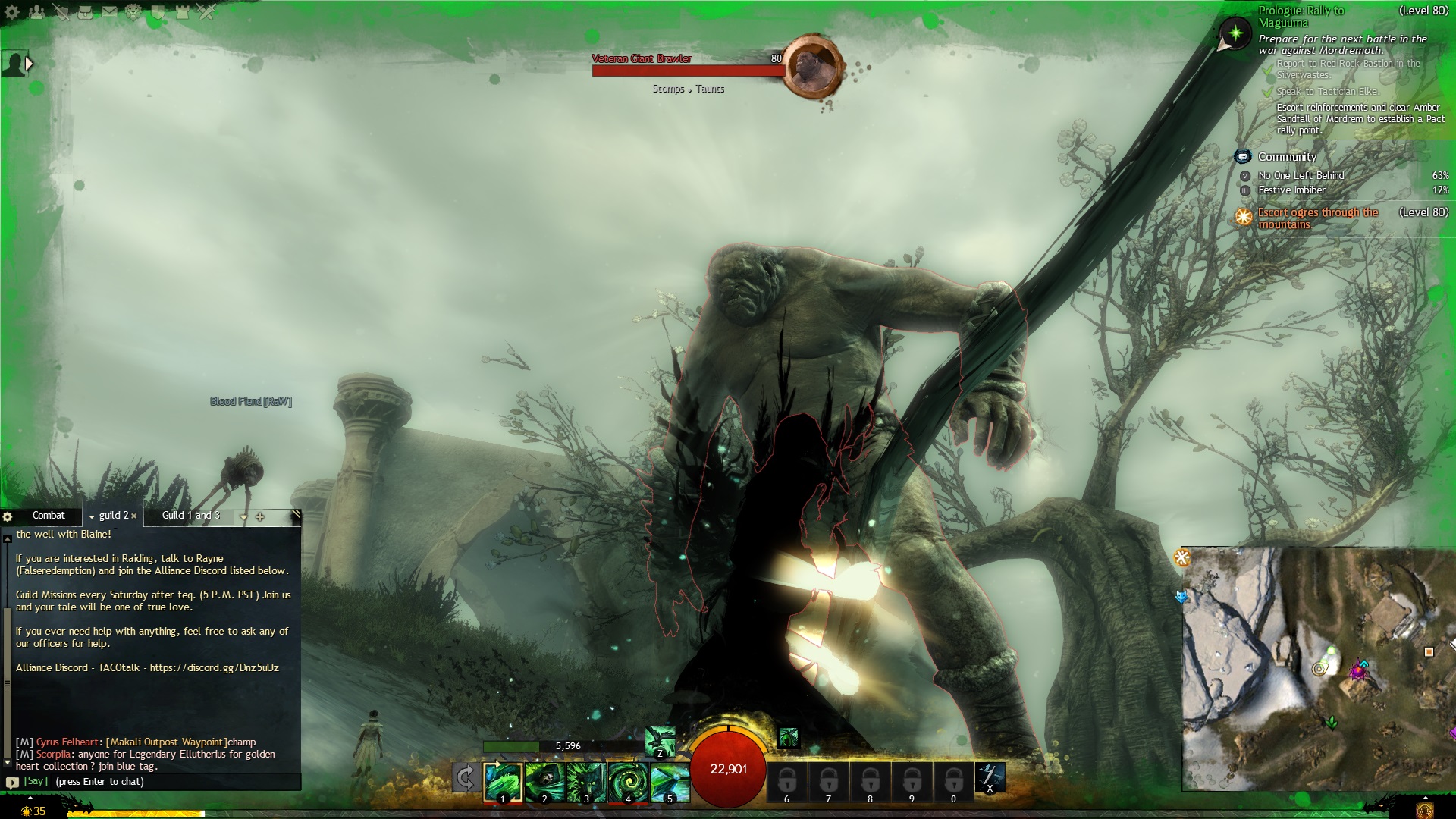Select the Escort ogres through the mountains event

click(1318, 218)
